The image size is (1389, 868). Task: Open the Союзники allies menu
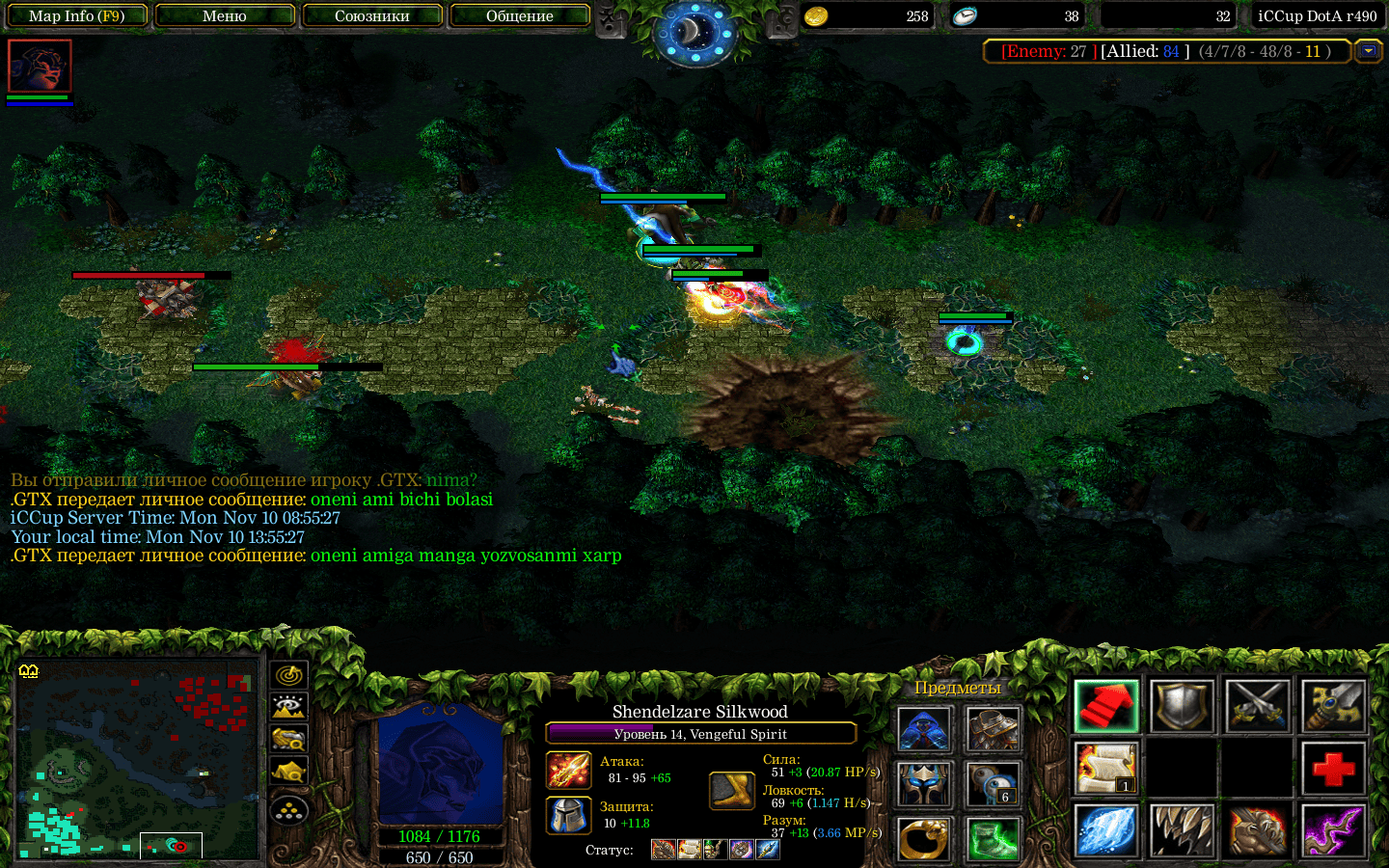[372, 15]
